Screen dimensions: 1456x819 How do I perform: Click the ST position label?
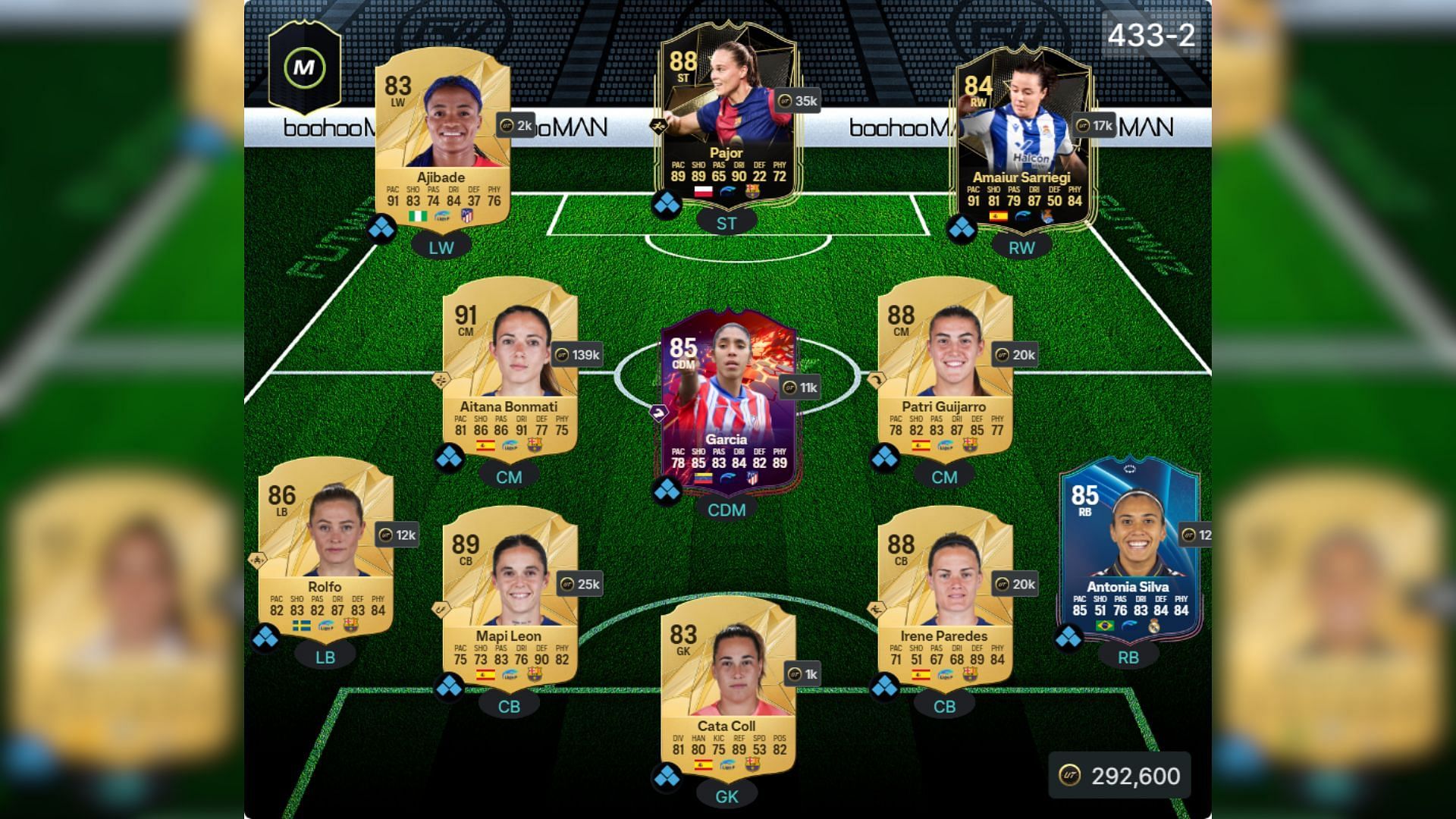tap(726, 223)
